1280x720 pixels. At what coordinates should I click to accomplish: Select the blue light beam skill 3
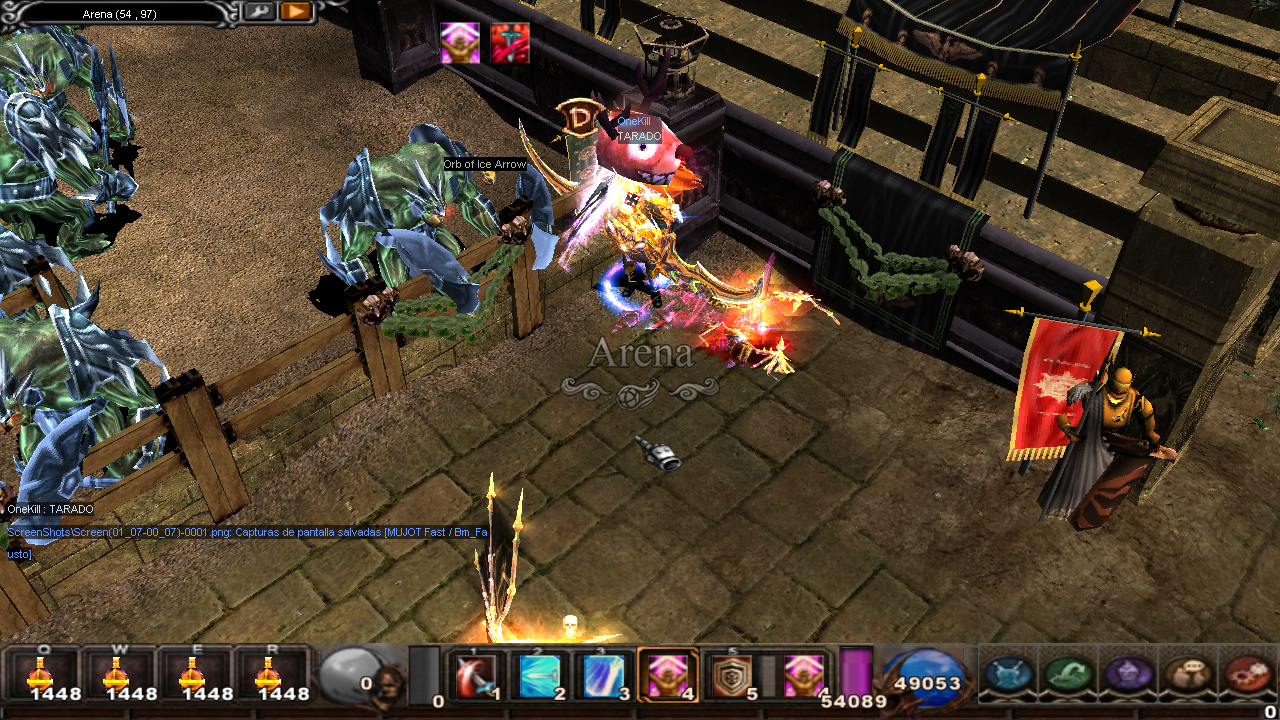[x=604, y=676]
